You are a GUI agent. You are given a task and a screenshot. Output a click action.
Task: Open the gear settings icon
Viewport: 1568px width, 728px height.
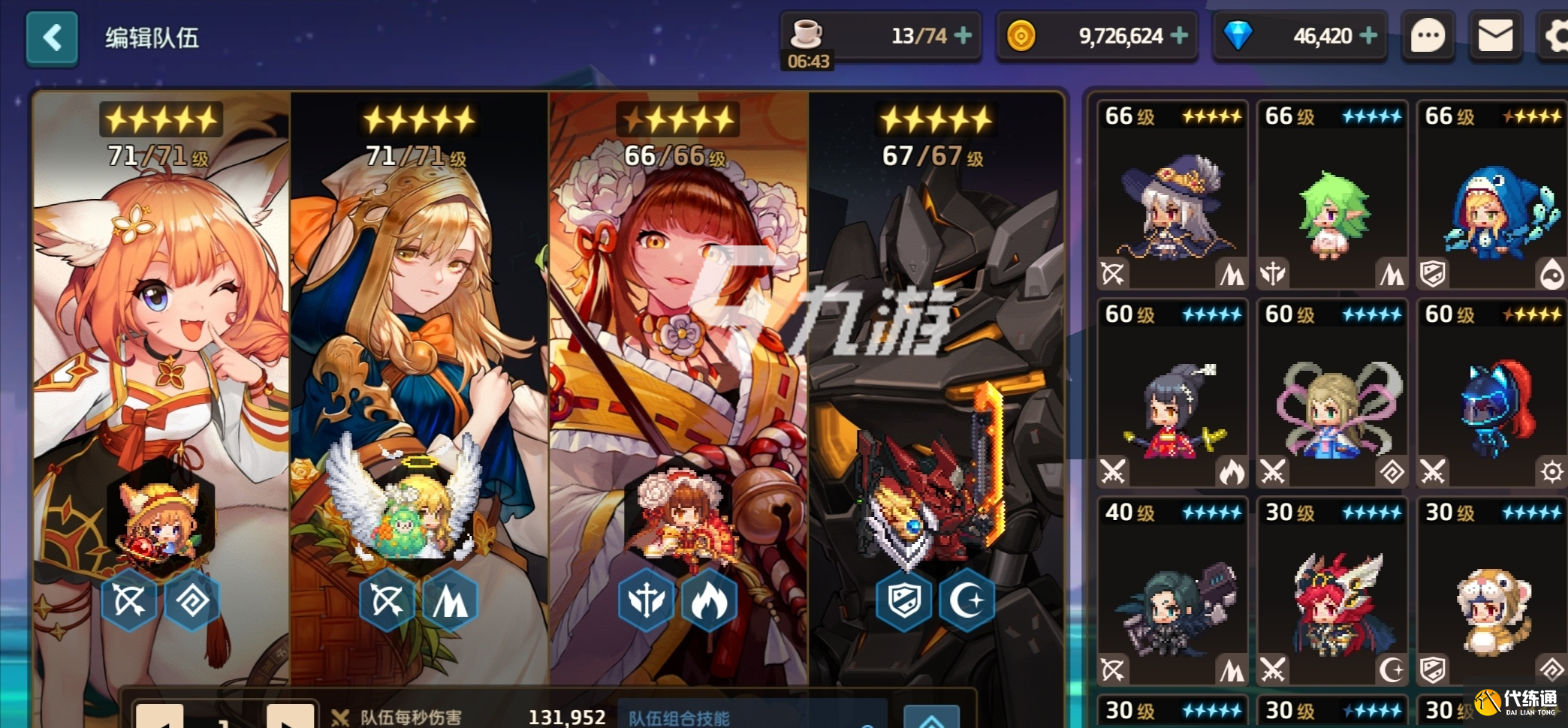1556,36
